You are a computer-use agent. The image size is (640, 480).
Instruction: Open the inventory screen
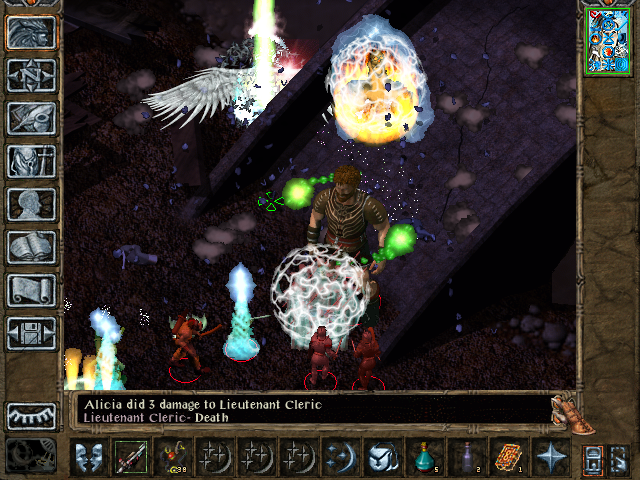(31, 161)
